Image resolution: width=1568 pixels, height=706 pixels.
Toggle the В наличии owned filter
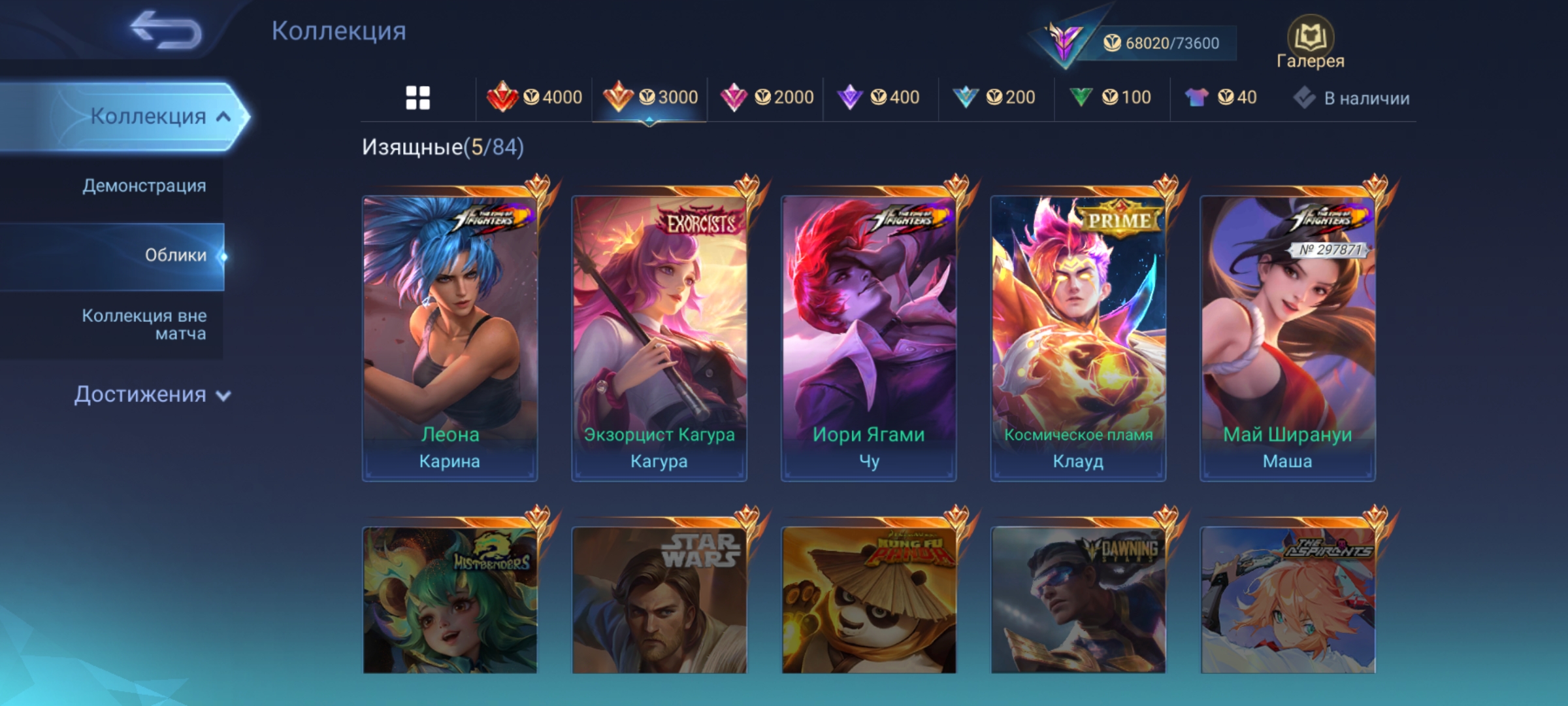coord(1351,98)
